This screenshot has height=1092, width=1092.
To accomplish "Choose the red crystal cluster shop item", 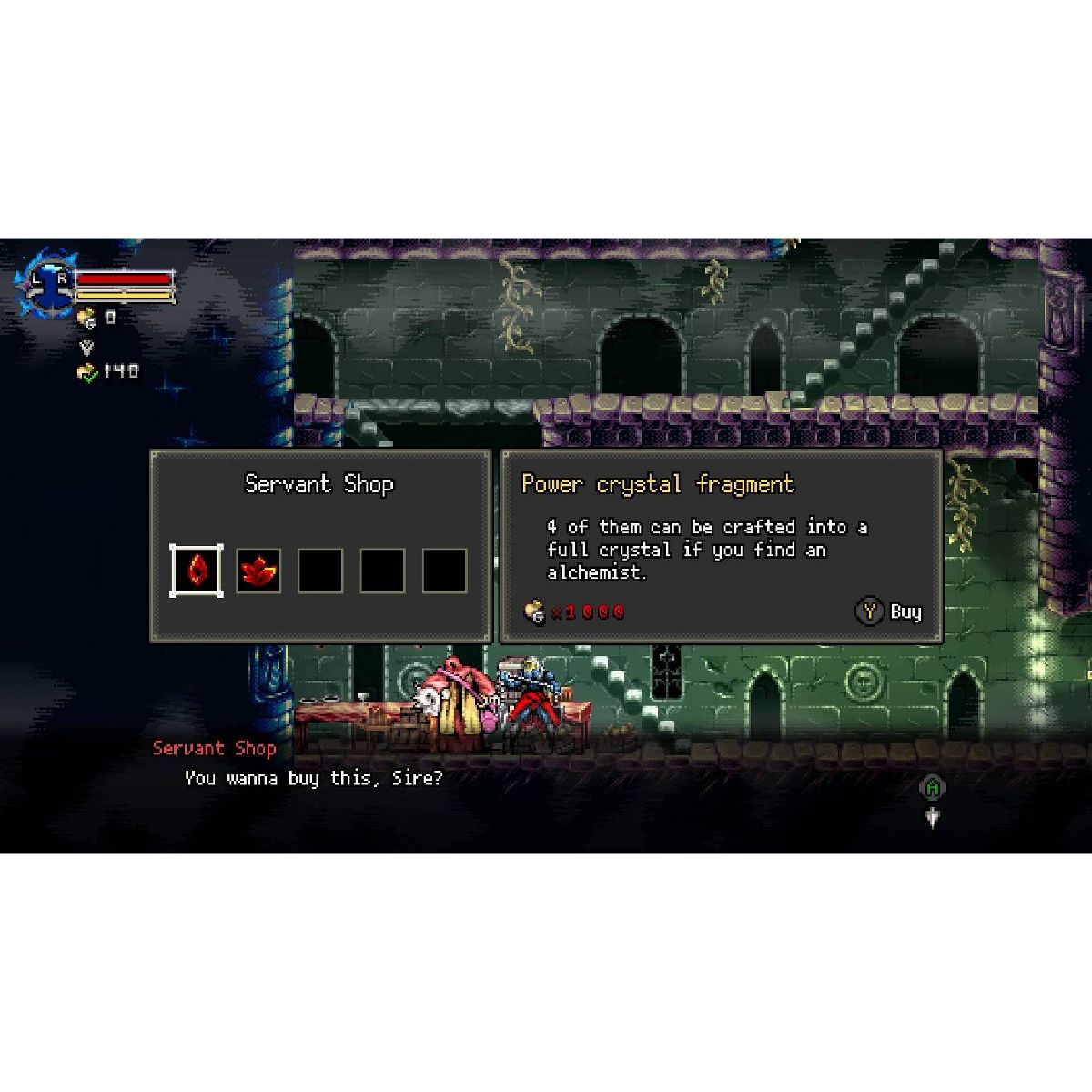I will point(258,571).
